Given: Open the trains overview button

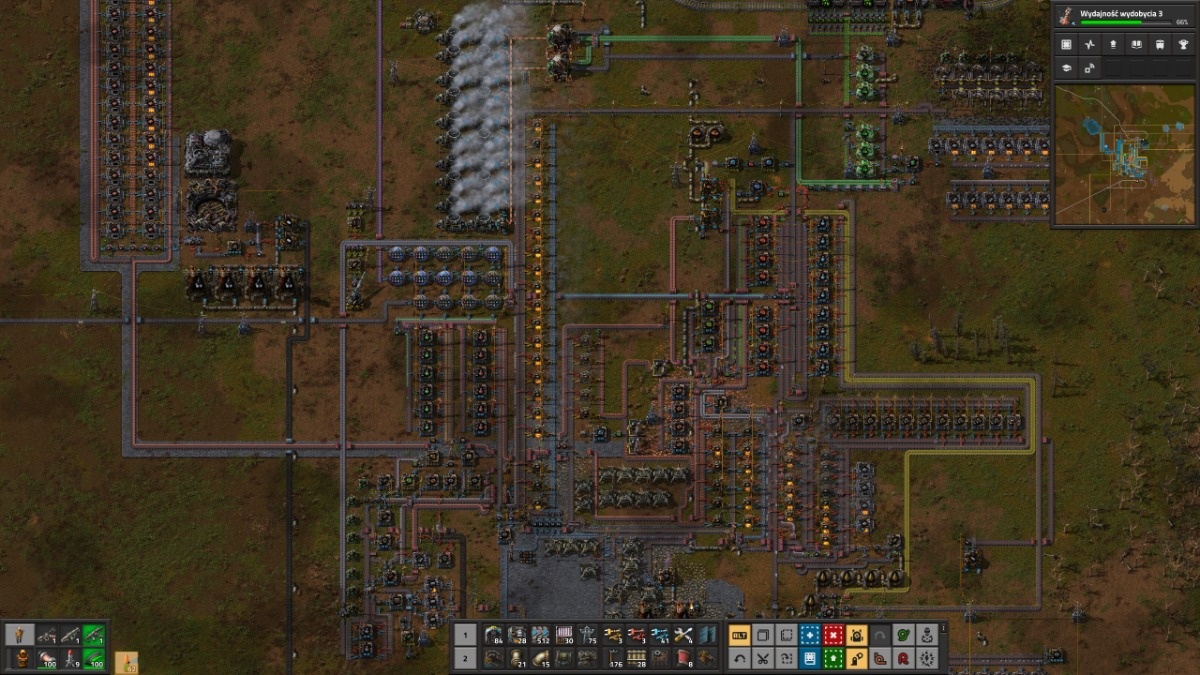Looking at the screenshot, I should 1159,45.
